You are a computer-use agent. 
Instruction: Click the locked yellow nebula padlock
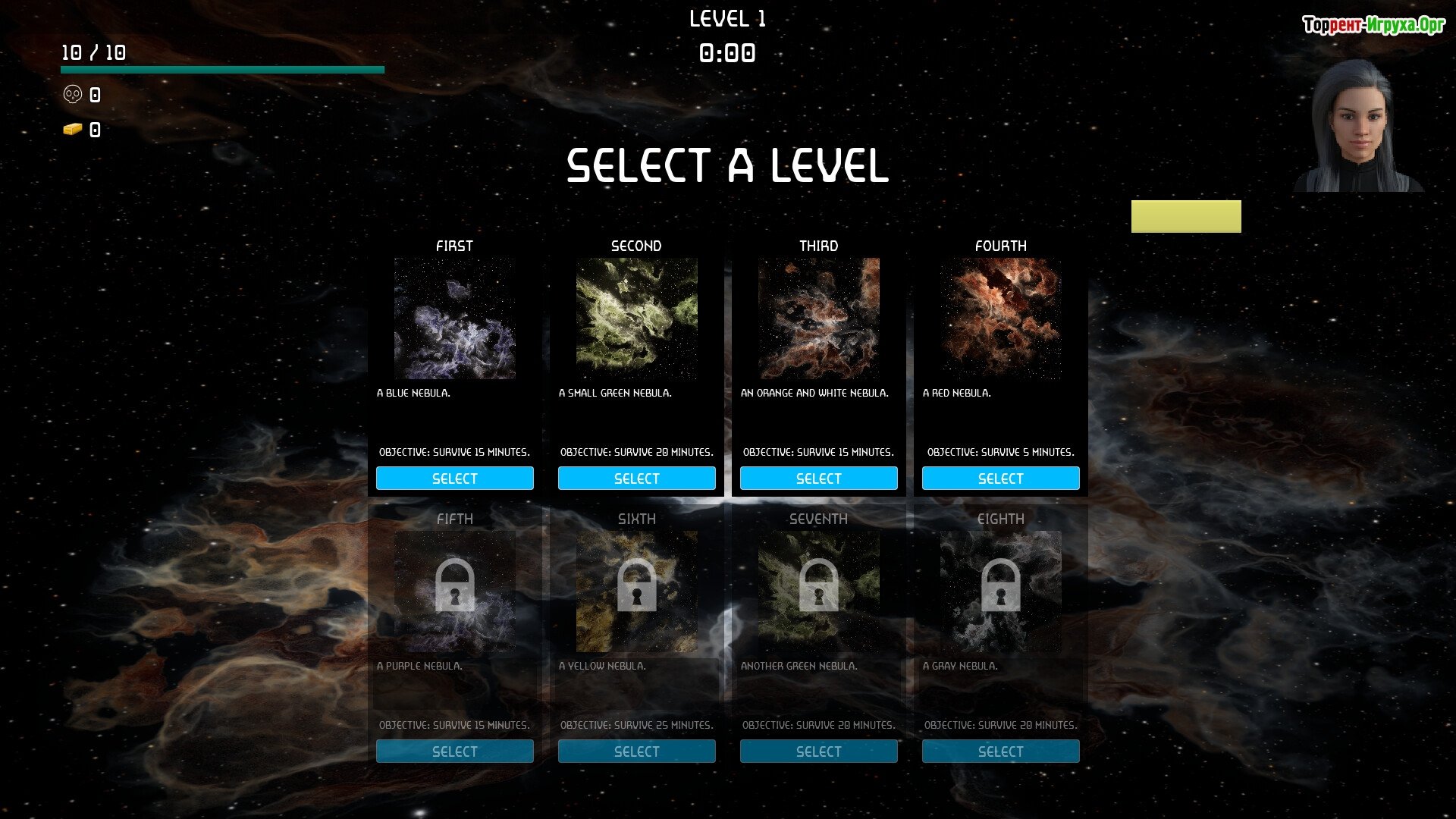point(636,585)
